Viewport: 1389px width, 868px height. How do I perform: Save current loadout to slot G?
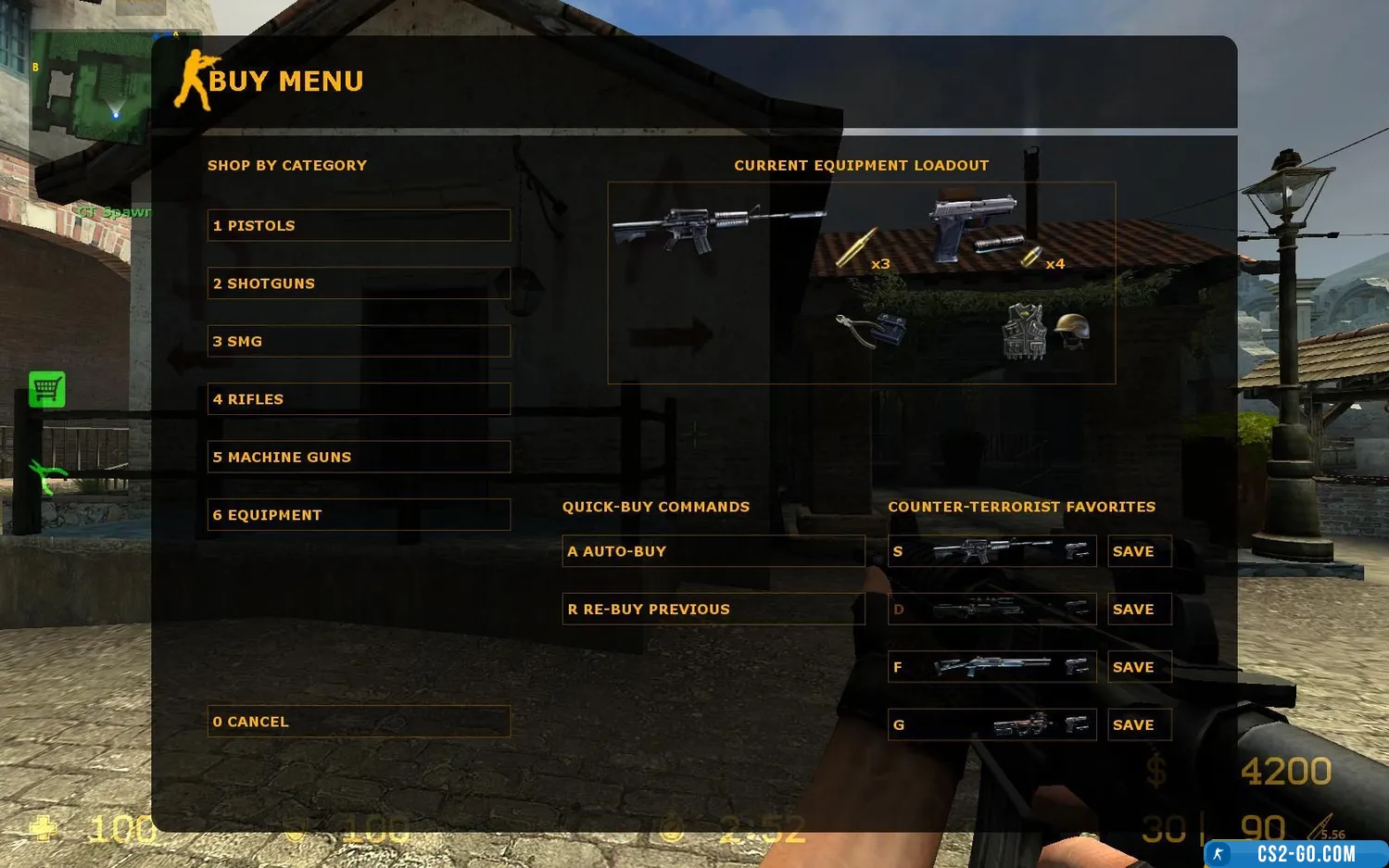point(1139,725)
